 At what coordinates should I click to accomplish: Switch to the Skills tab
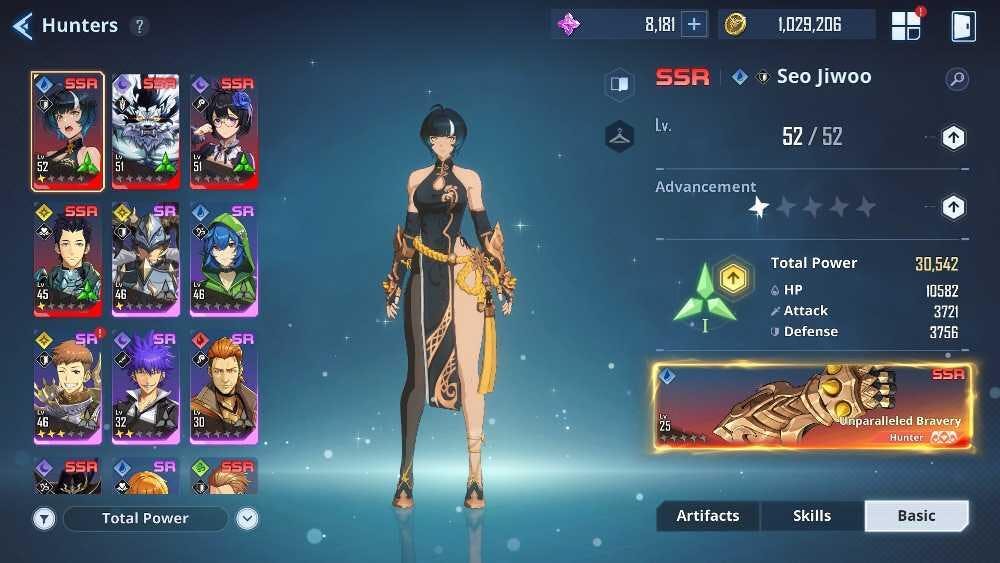pos(811,516)
